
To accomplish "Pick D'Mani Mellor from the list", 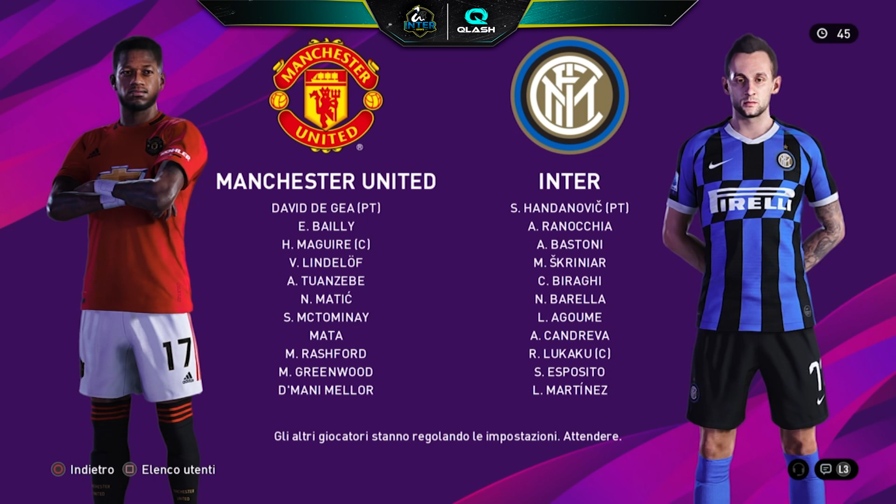I will [326, 390].
